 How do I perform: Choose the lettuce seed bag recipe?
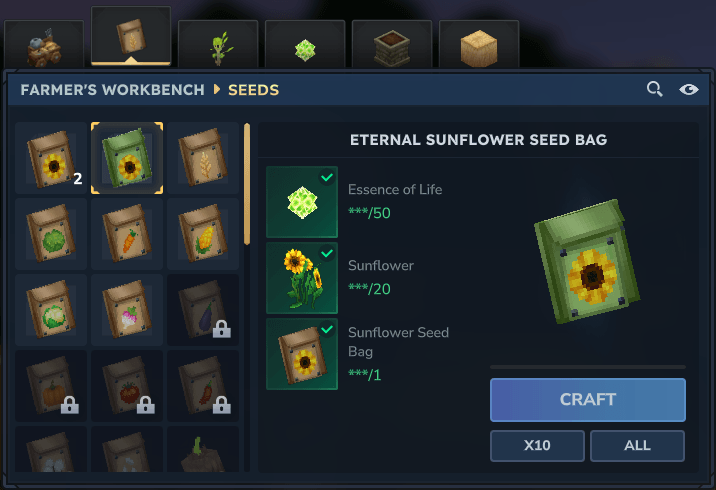tap(52, 233)
